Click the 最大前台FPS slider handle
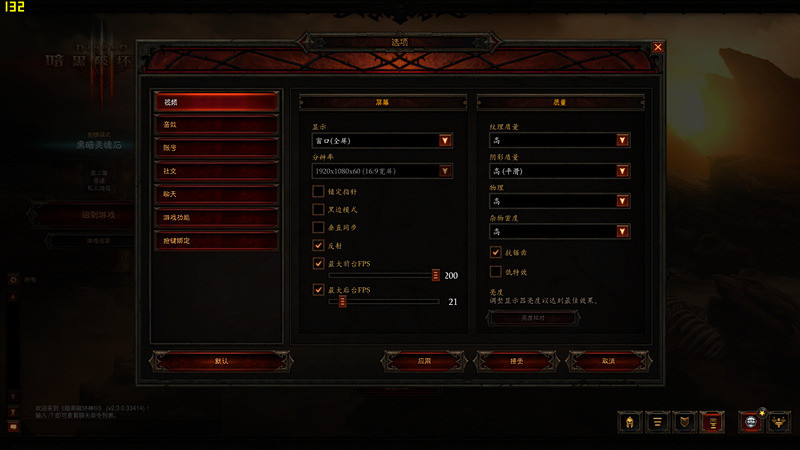Viewport: 800px width, 450px height. click(436, 275)
